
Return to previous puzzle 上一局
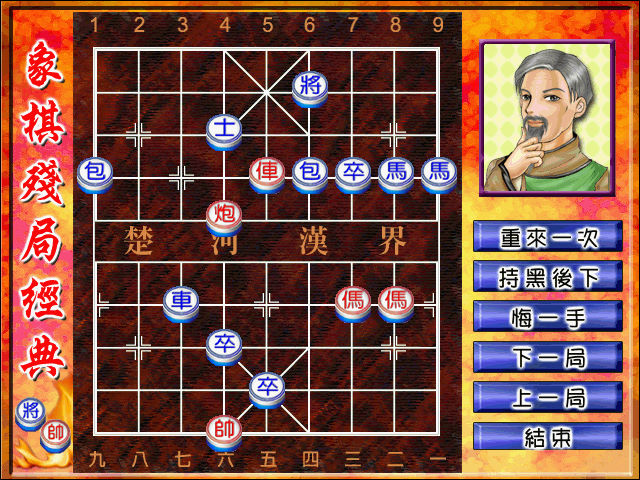[548, 397]
